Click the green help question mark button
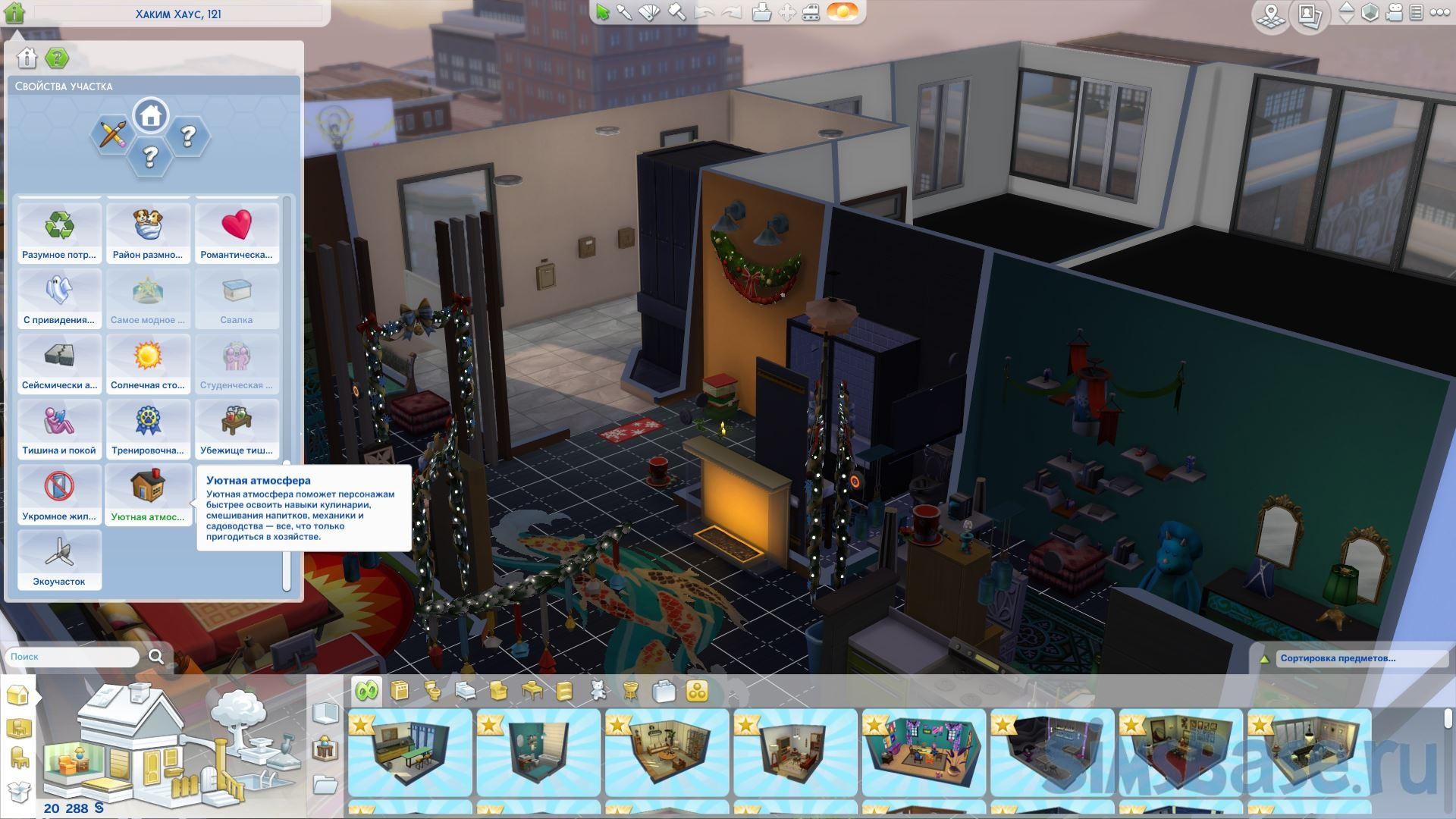Screen dimensions: 1456x819 (x=57, y=58)
